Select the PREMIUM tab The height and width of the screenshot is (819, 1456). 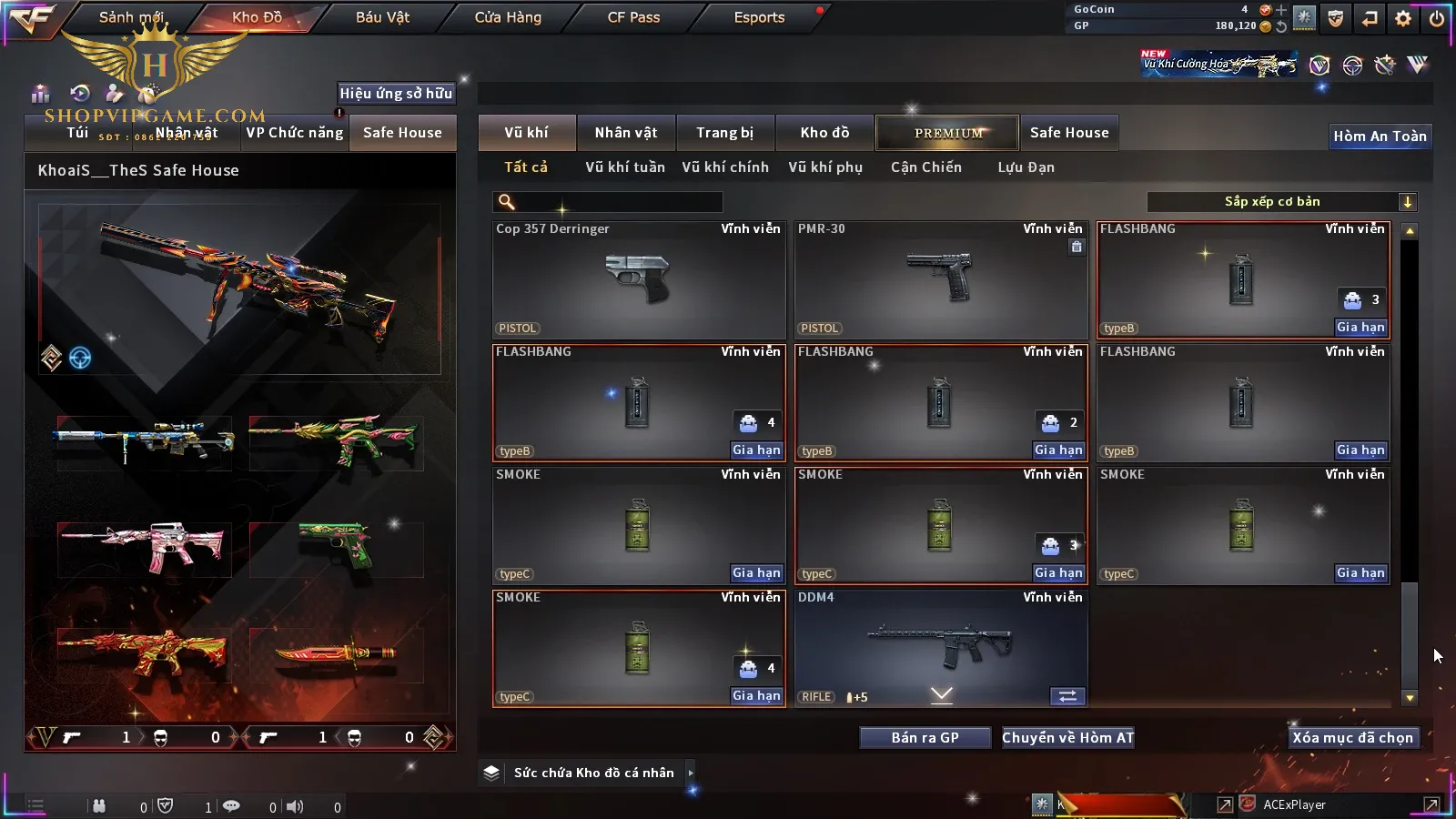click(x=947, y=133)
